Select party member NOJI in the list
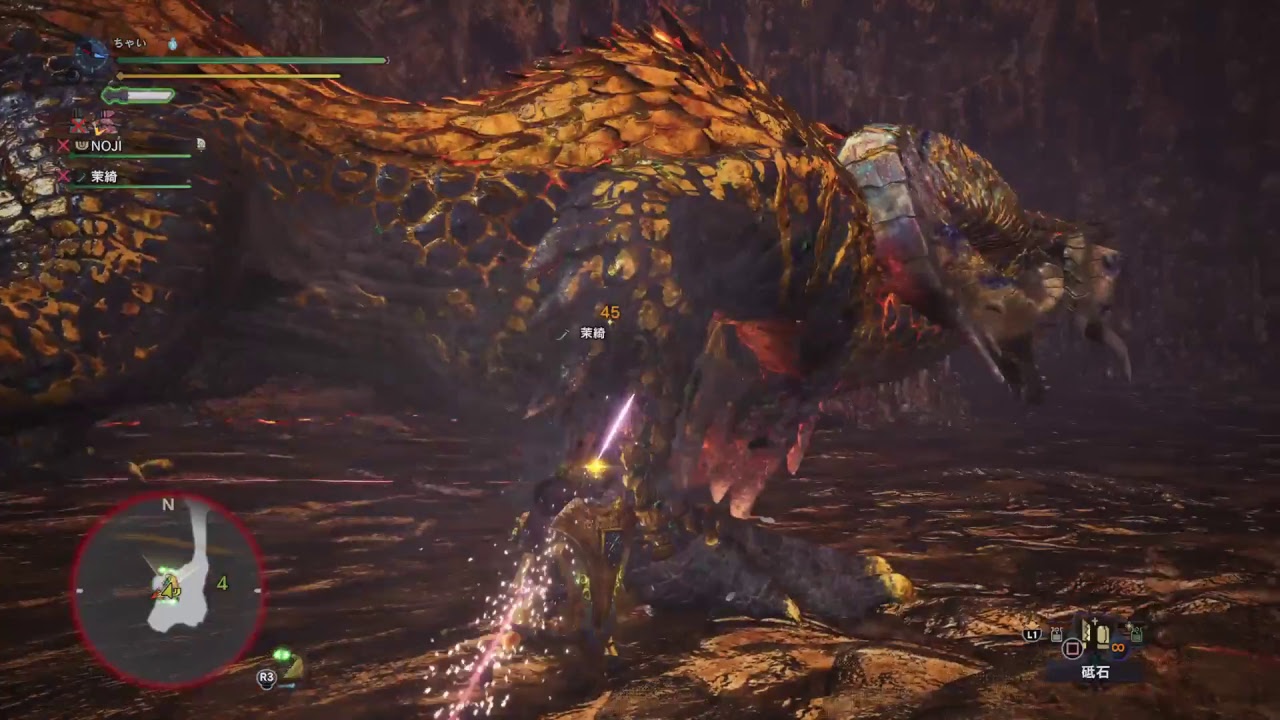The image size is (1280, 720). (x=106, y=146)
